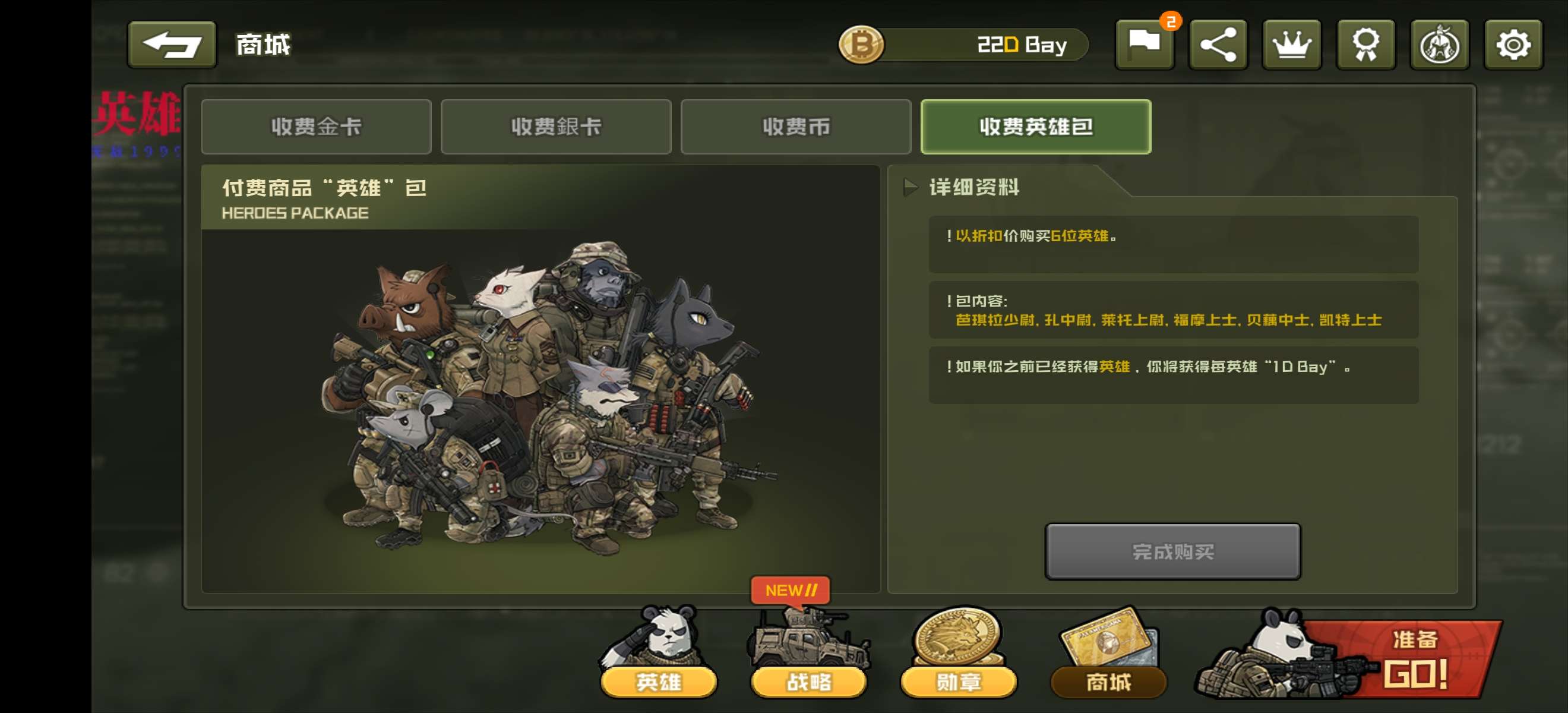Open the gear settings icon
1568x713 pixels.
click(x=1513, y=45)
